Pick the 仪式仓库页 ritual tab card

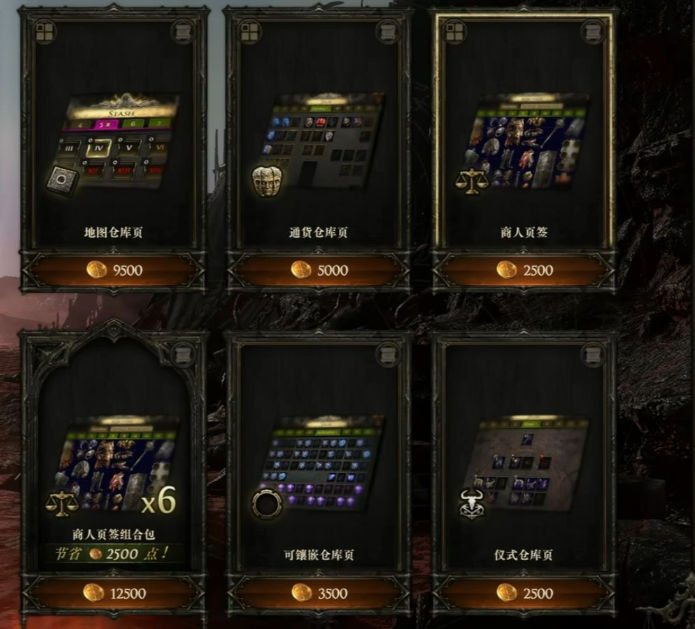coord(525,460)
